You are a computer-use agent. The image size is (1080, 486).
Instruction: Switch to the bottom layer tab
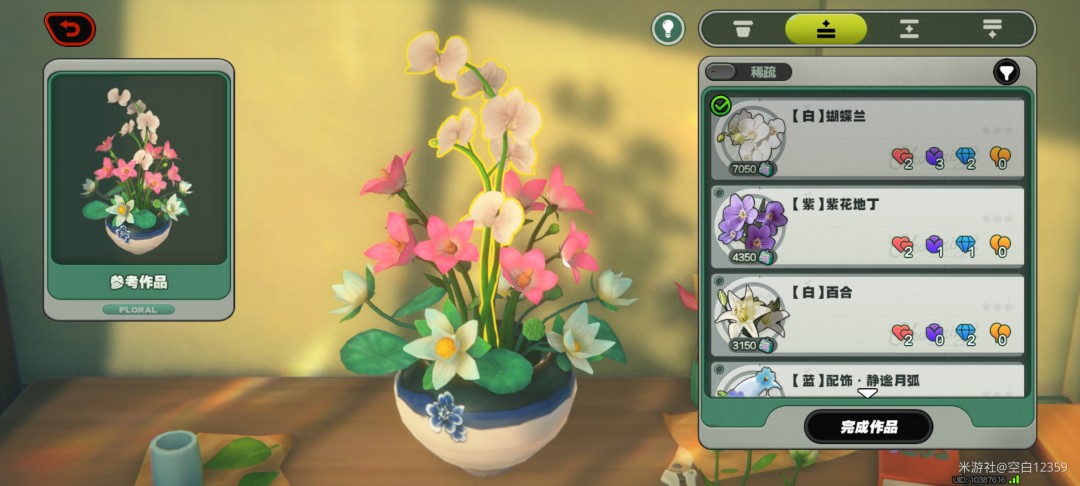(991, 28)
